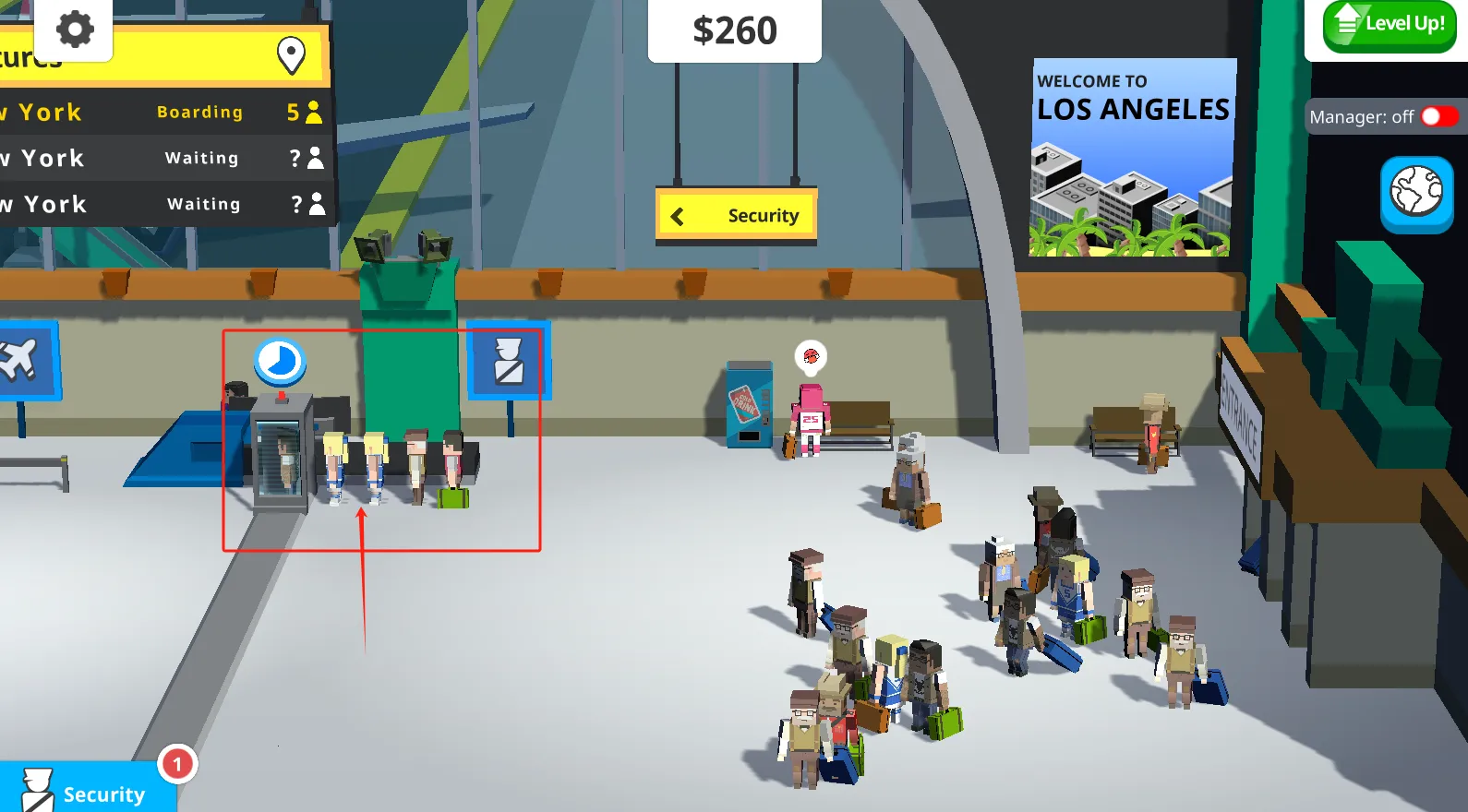The width and height of the screenshot is (1468, 812).
Task: Click the security officer signpost icon
Action: 508,362
